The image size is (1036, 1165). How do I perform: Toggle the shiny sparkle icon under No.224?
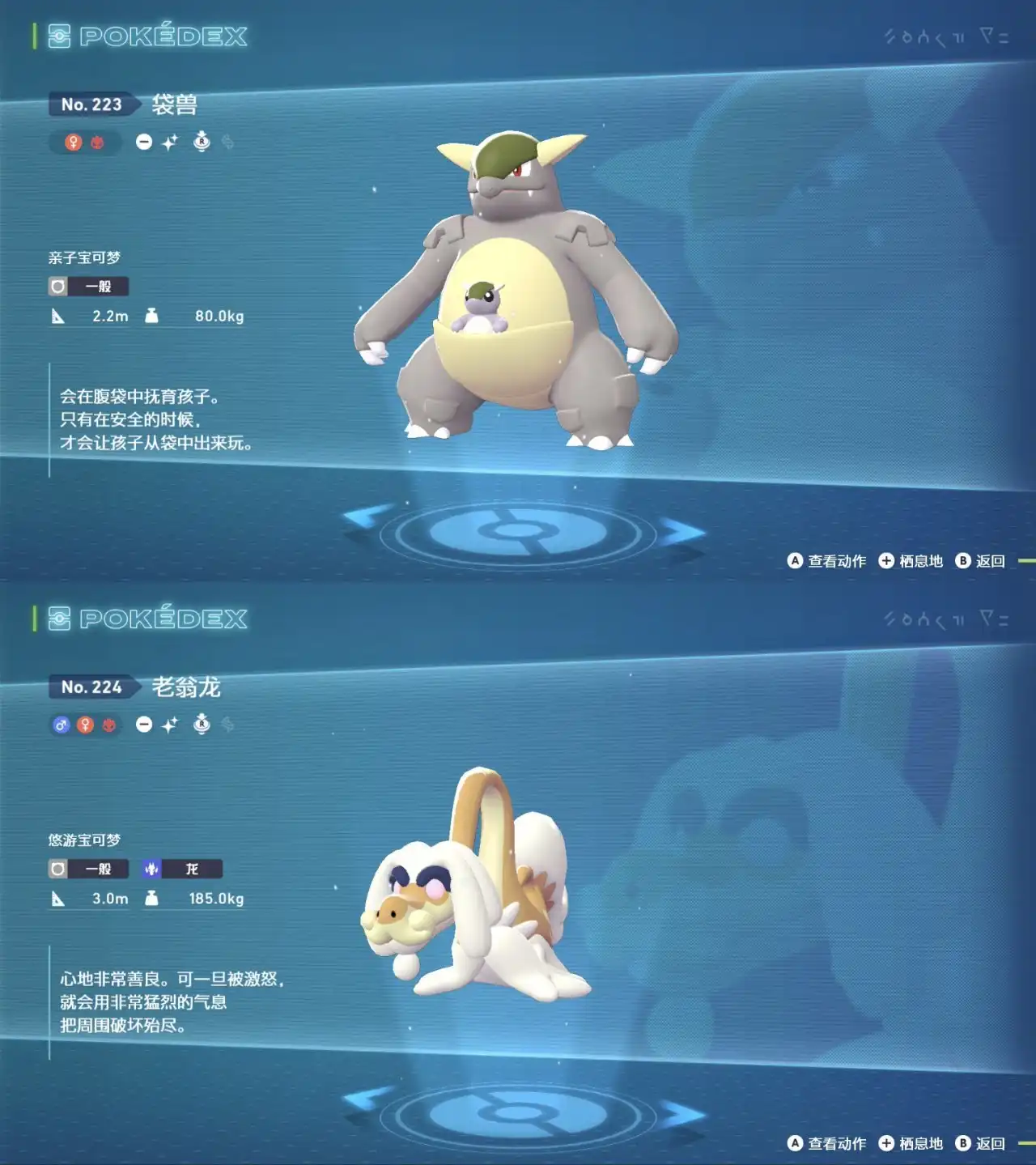(168, 724)
